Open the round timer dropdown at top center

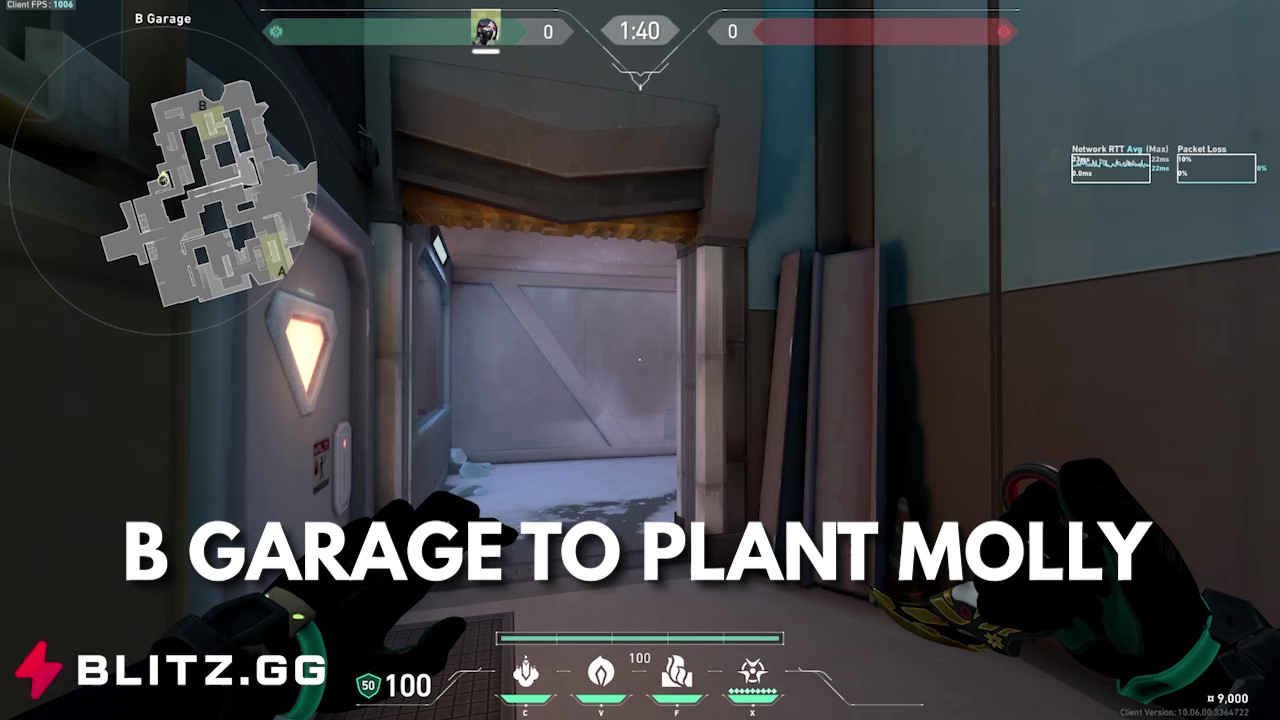640,31
